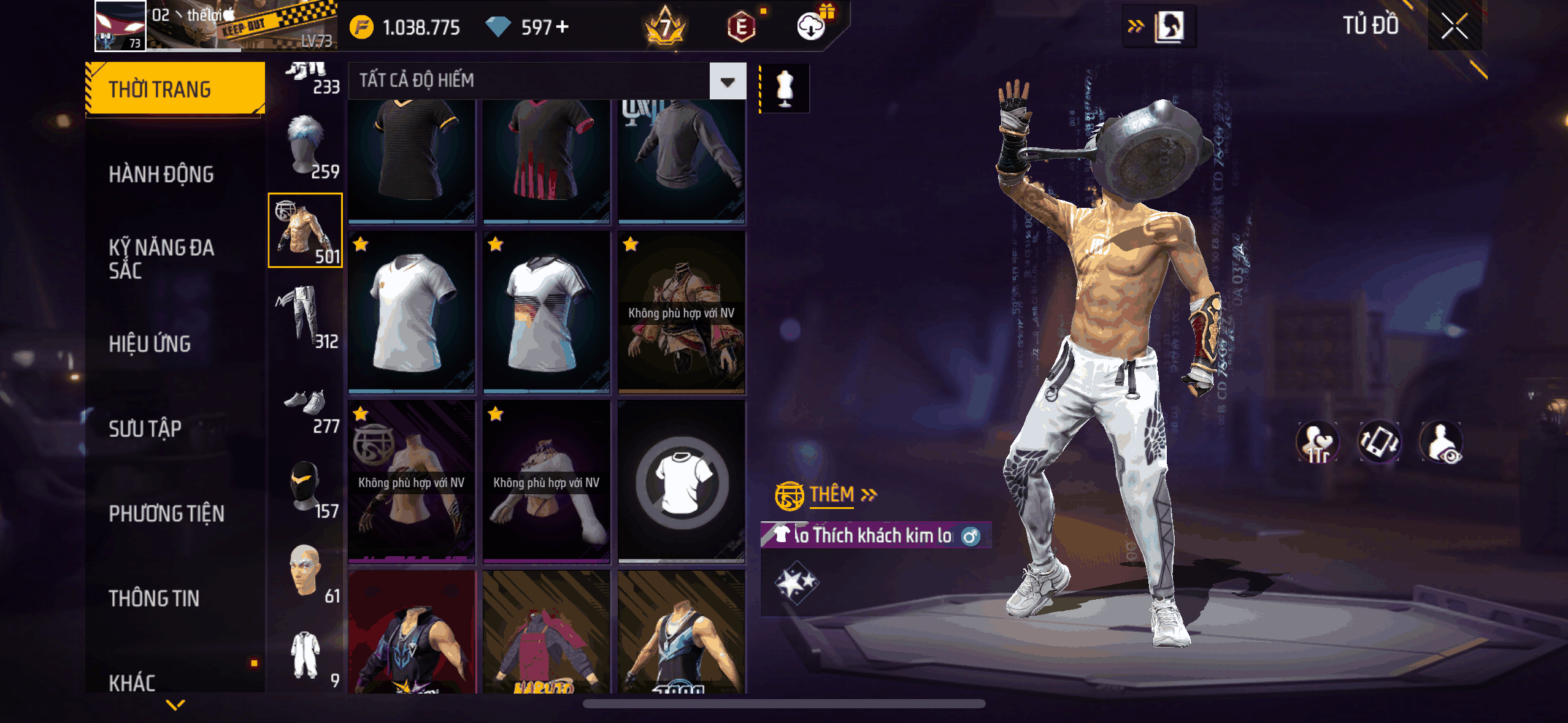Open the mannequin outfit preset button
This screenshot has height=723, width=1568.
pos(785,89)
